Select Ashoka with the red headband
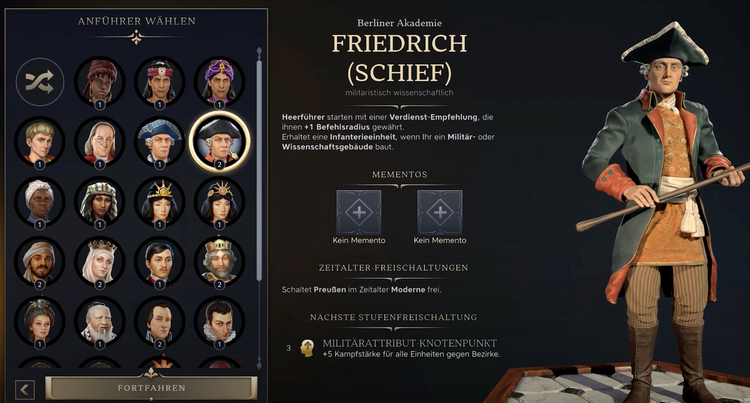Image resolution: width=750 pixels, height=403 pixels. pyautogui.click(x=160, y=82)
